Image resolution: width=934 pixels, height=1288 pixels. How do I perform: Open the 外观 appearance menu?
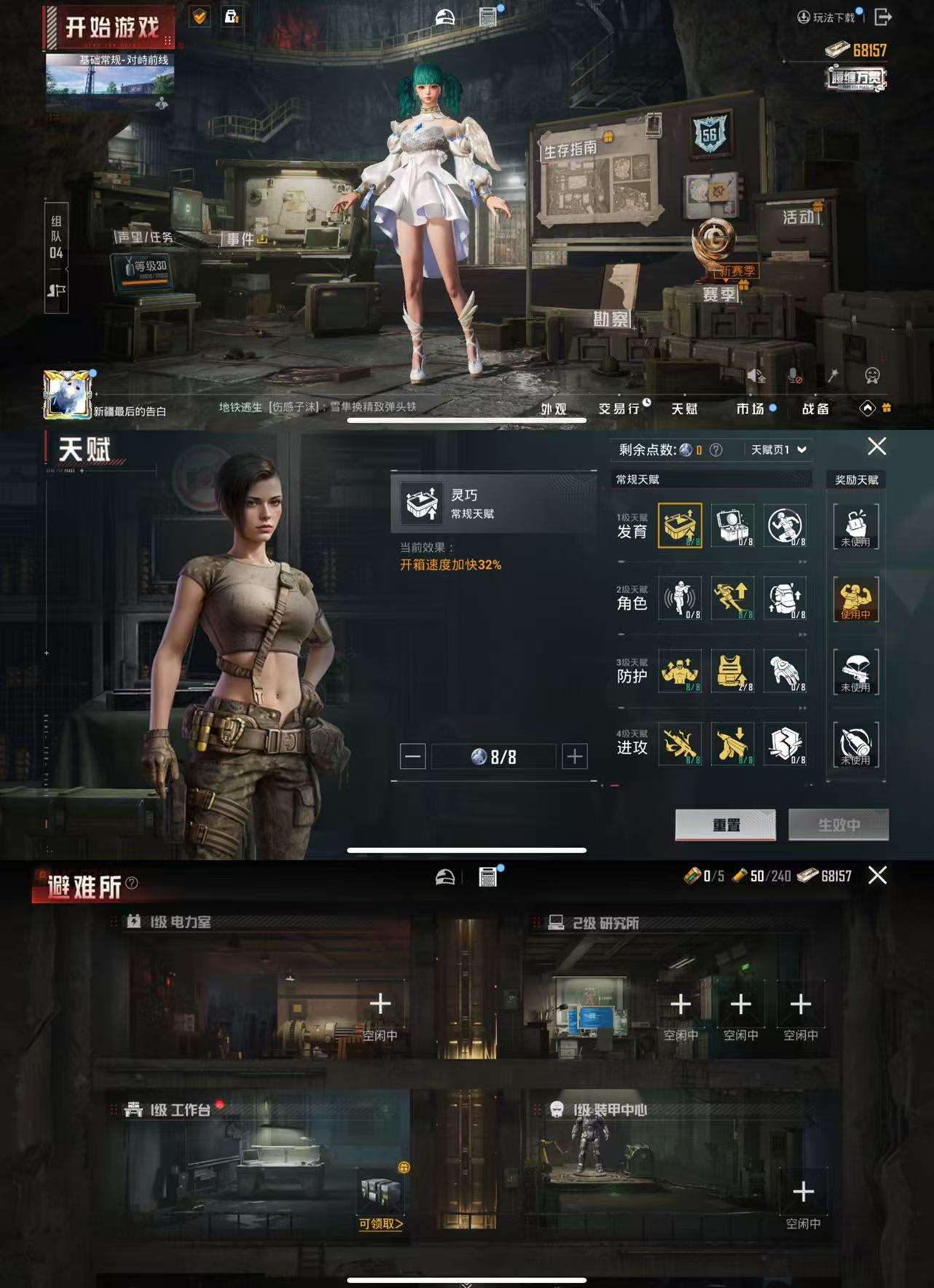(554, 409)
